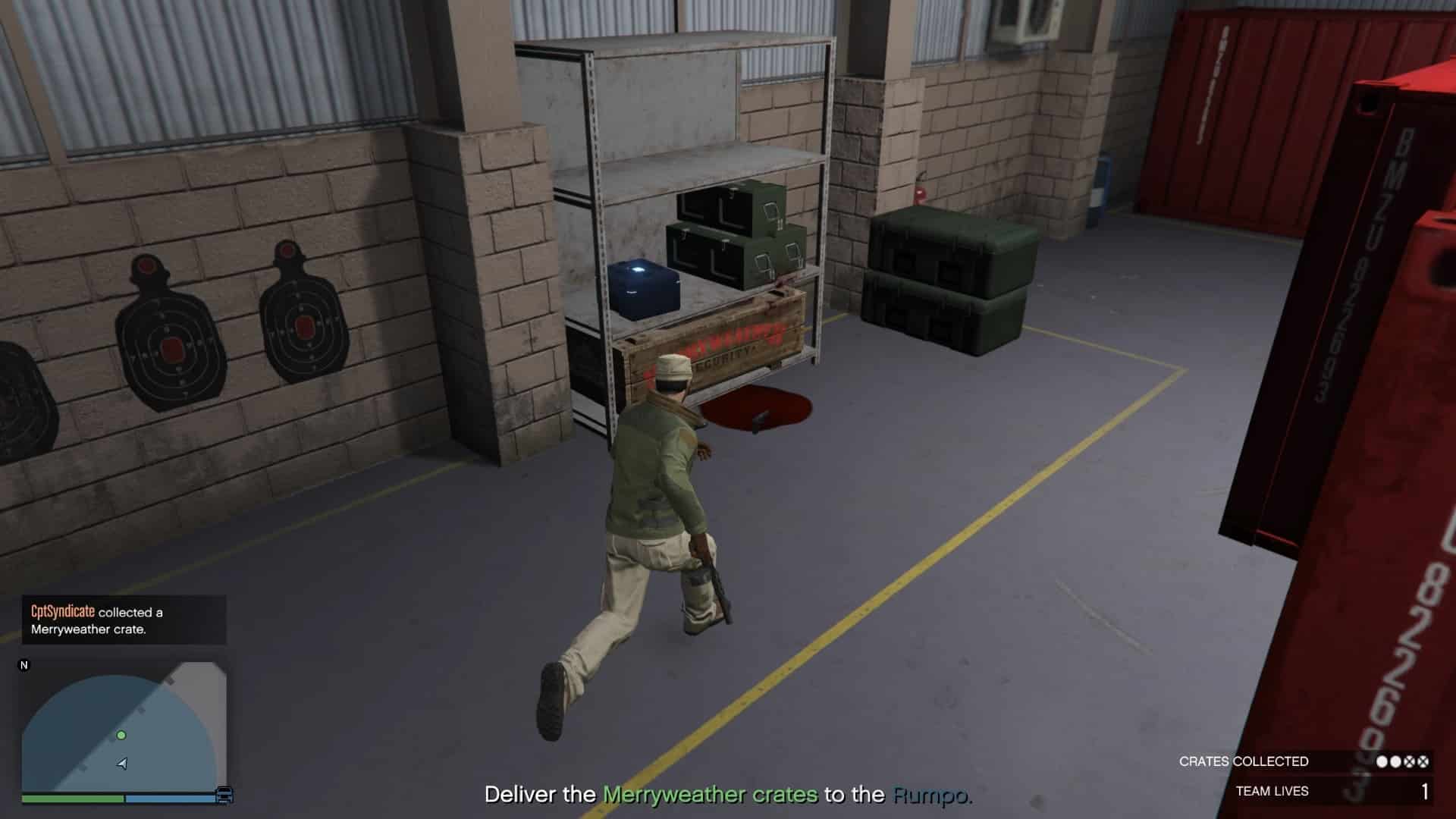
Task: Click the N compass icon on the minimap
Action: 24,666
